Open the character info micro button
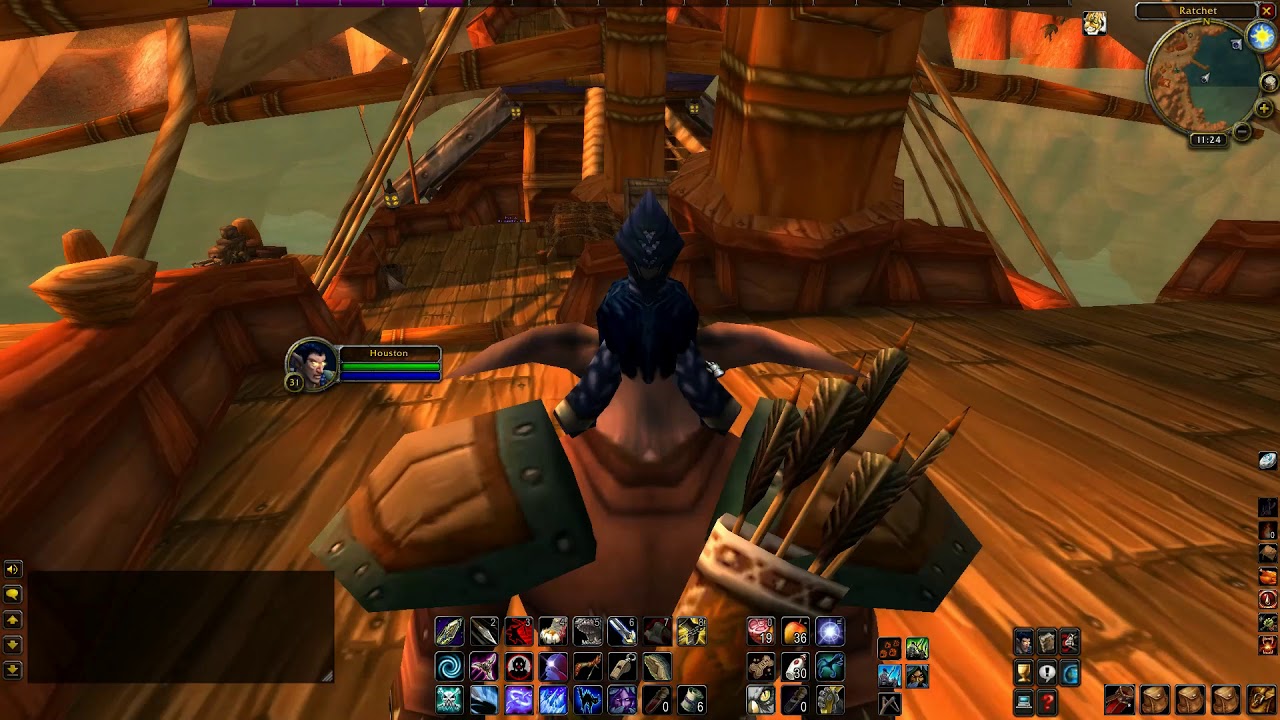This screenshot has width=1280, height=720. coord(1023,642)
